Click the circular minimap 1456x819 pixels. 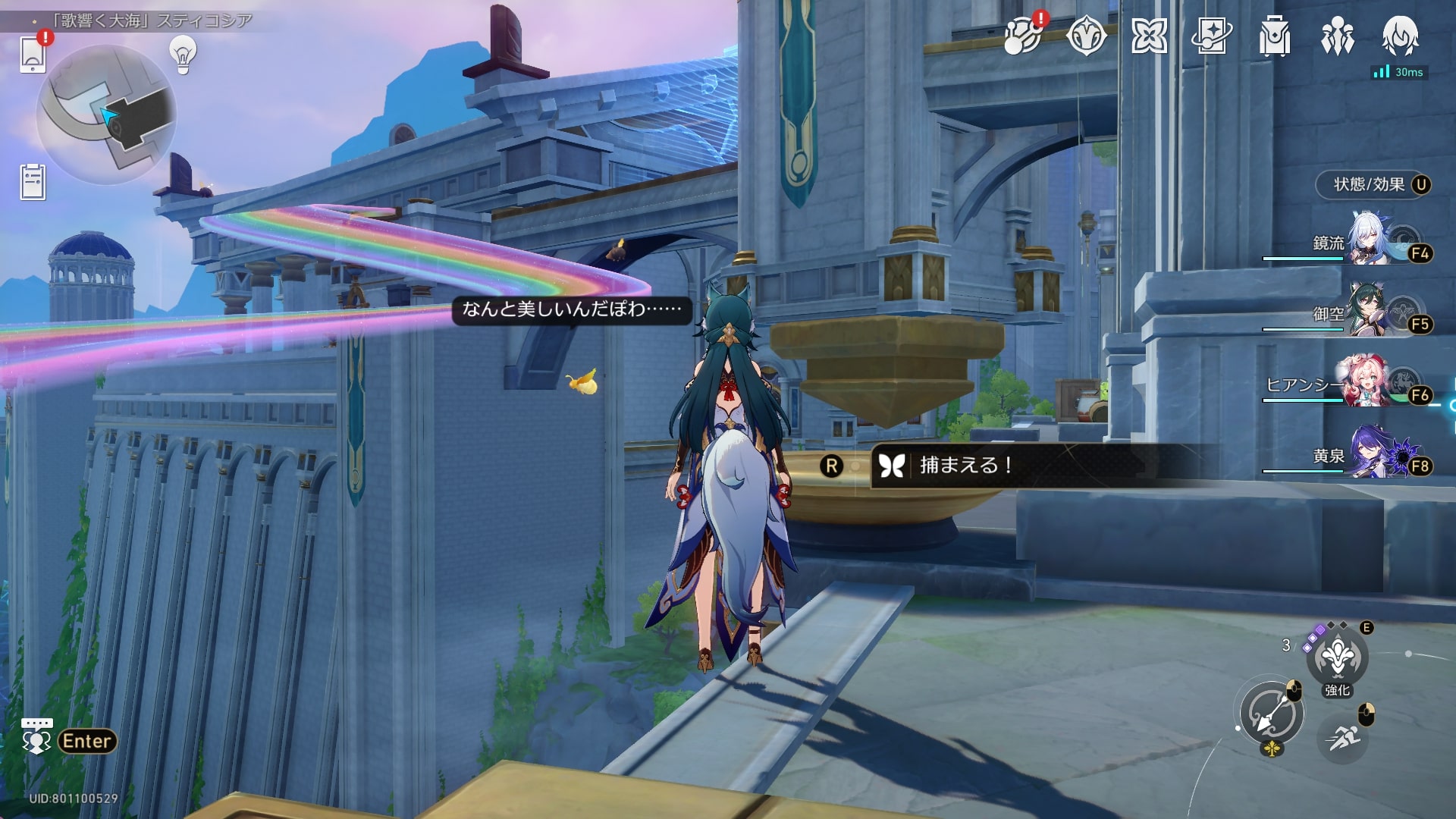106,114
